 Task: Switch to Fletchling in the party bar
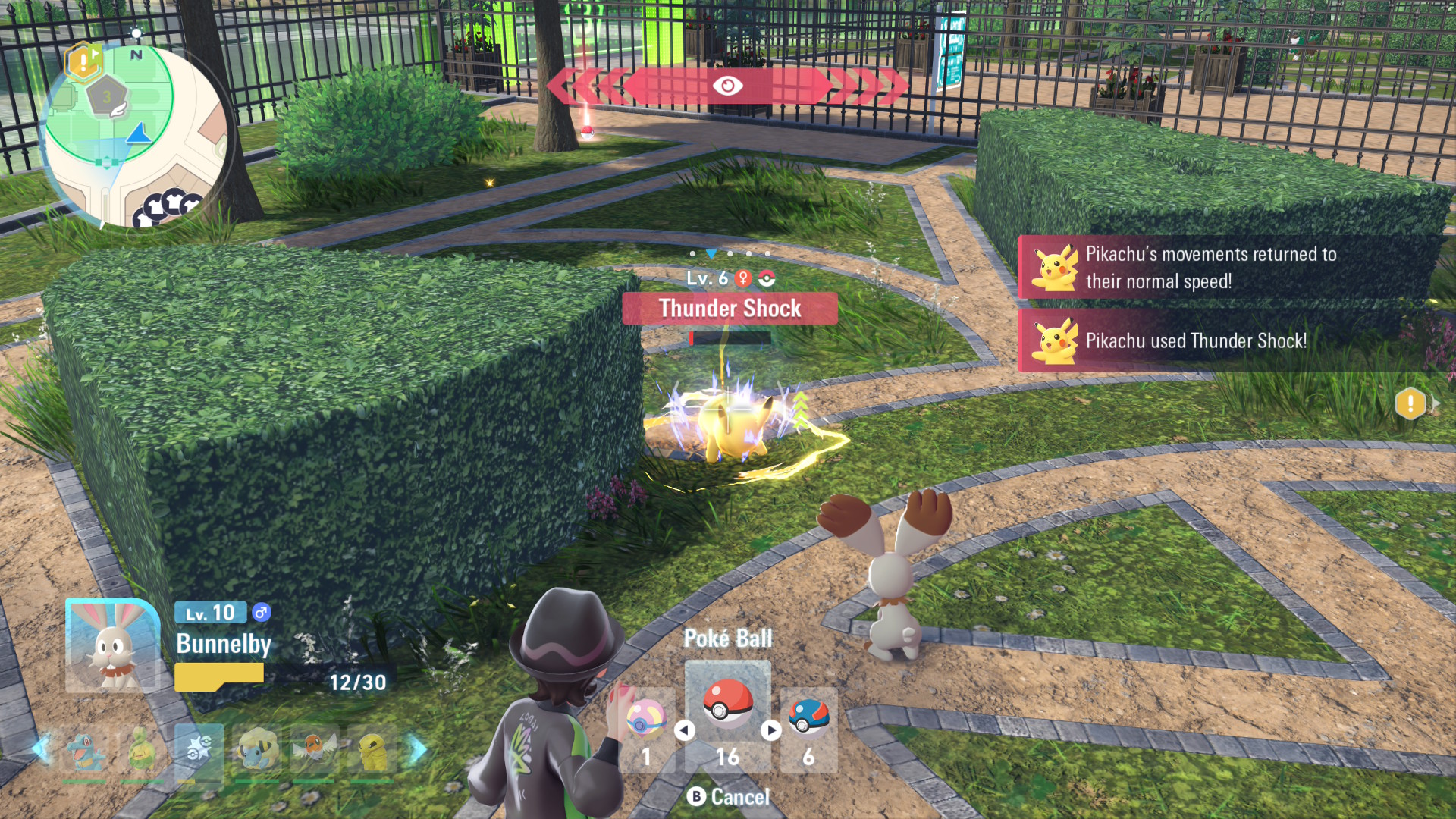[x=313, y=752]
